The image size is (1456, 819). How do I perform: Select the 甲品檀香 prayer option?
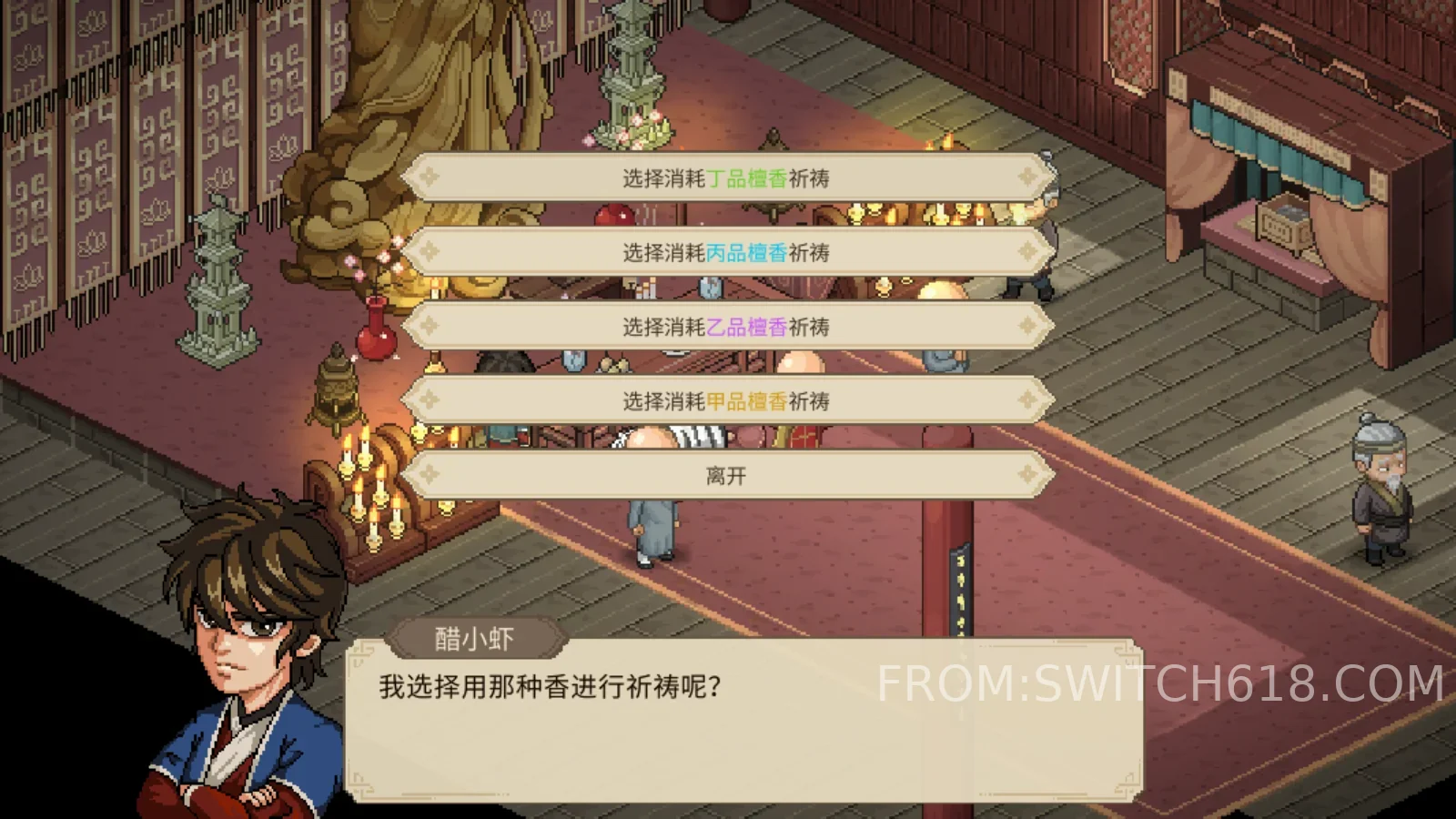[x=728, y=399]
